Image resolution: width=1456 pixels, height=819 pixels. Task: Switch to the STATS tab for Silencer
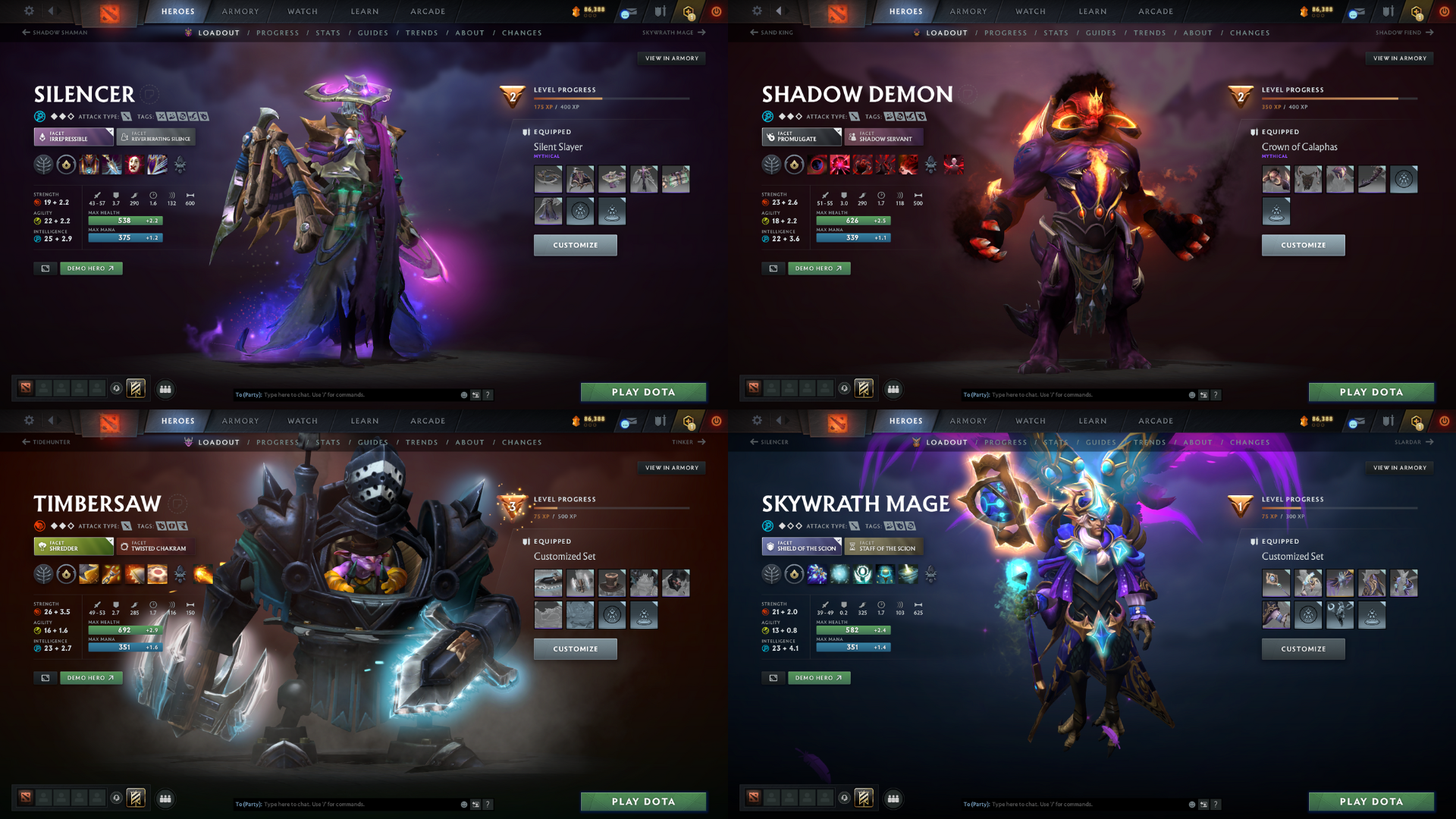click(328, 33)
